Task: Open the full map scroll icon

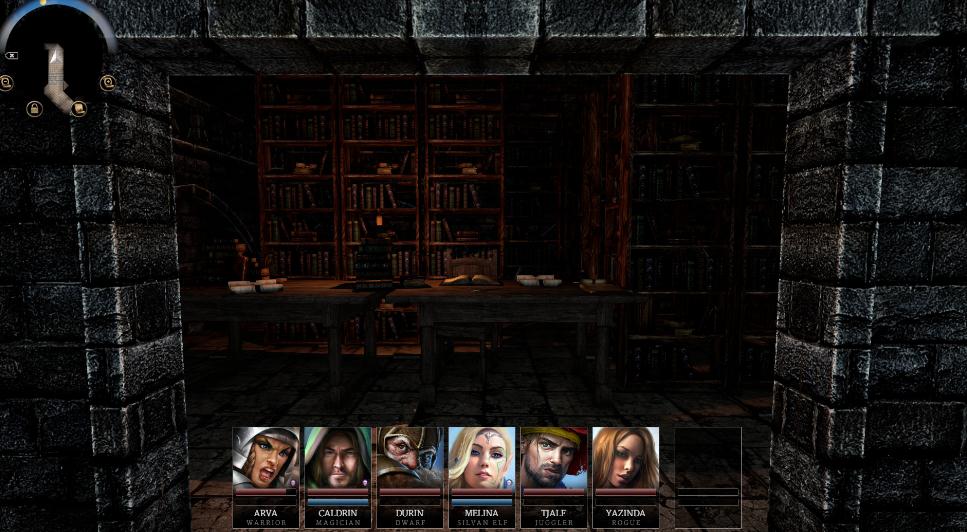Action: [x=79, y=109]
